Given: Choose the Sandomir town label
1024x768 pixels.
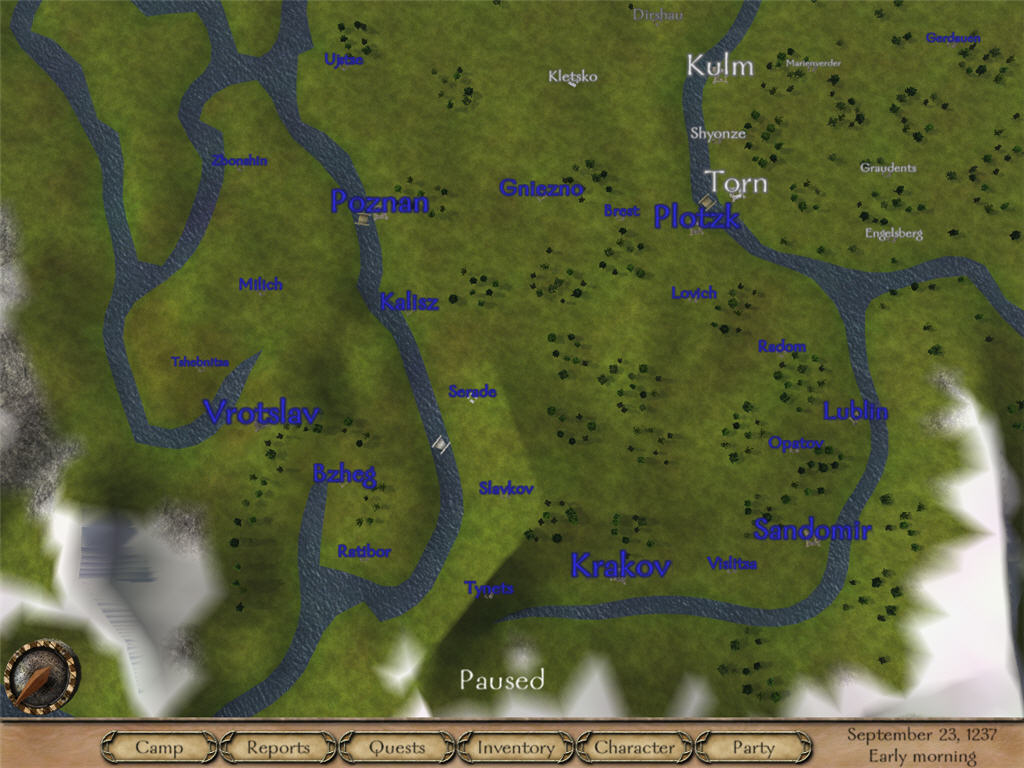Looking at the screenshot, I should click(812, 531).
